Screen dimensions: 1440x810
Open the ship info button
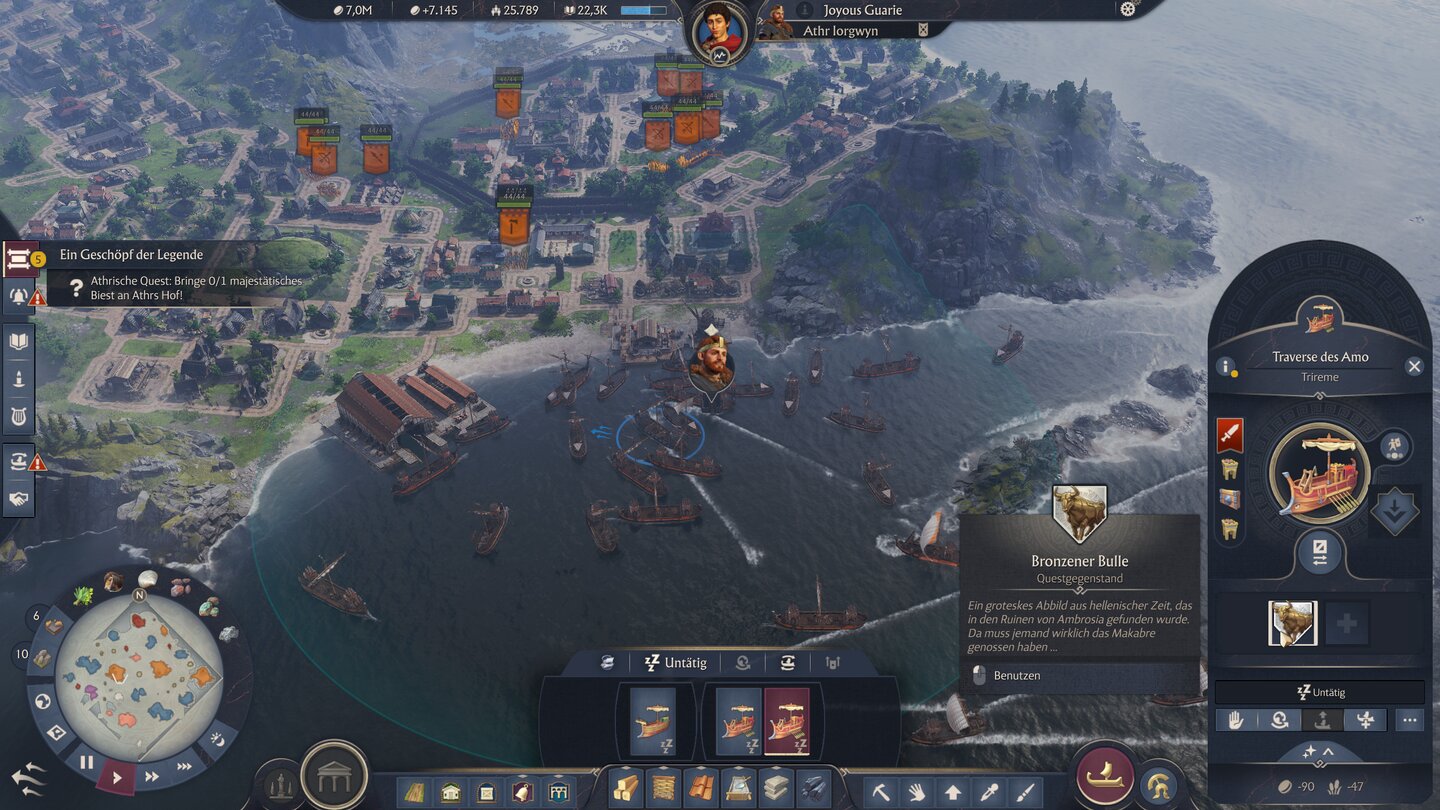(x=1225, y=367)
